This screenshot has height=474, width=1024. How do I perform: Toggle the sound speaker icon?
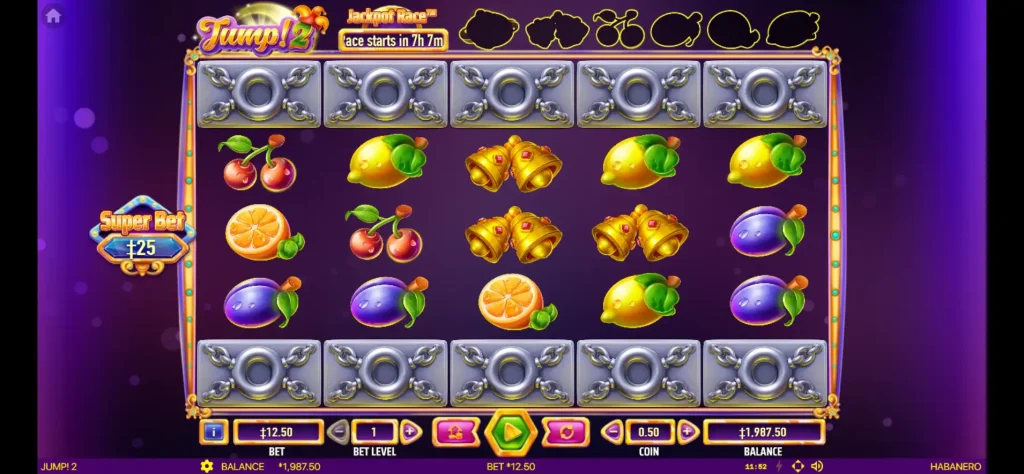(x=817, y=466)
